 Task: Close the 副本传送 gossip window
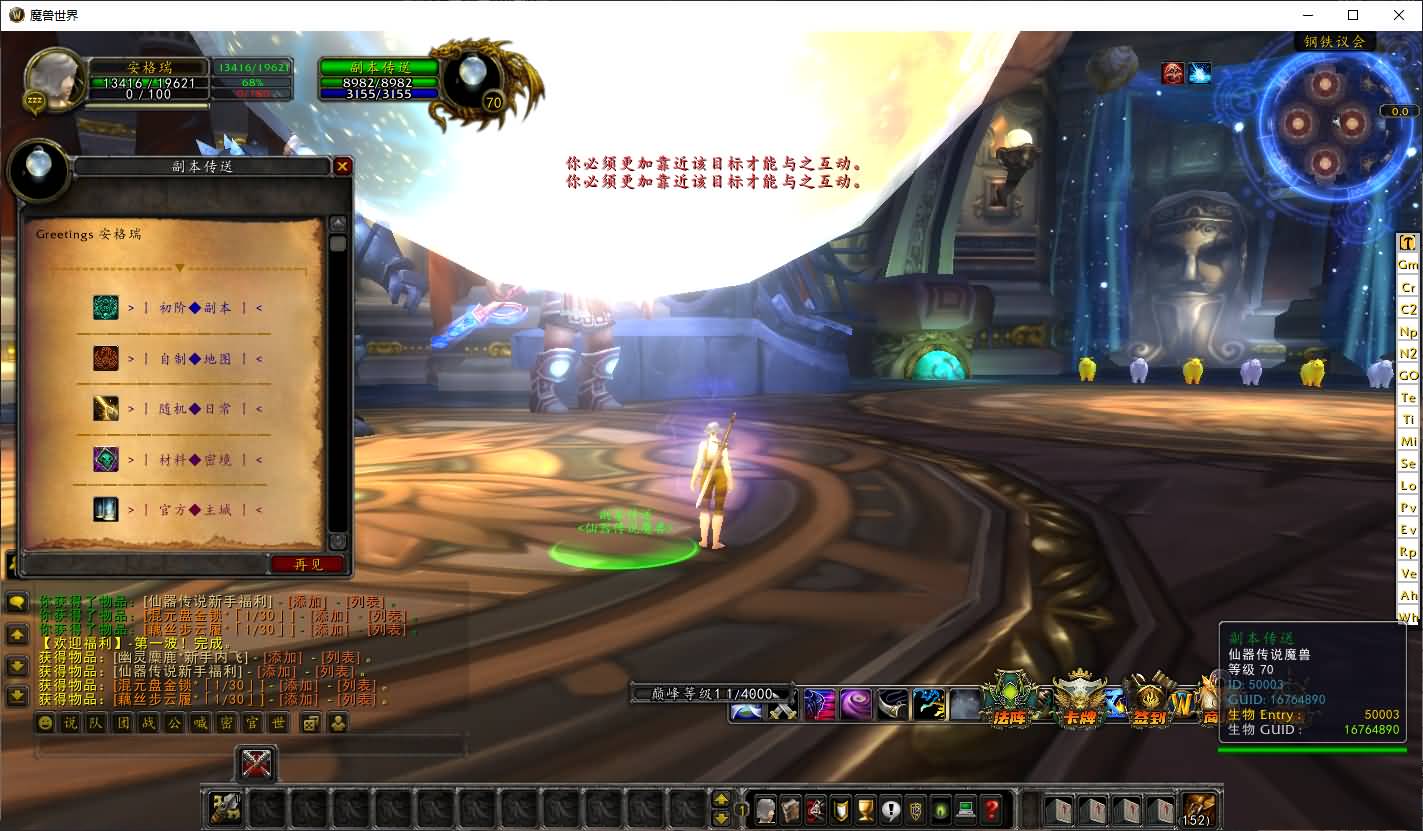point(342,166)
